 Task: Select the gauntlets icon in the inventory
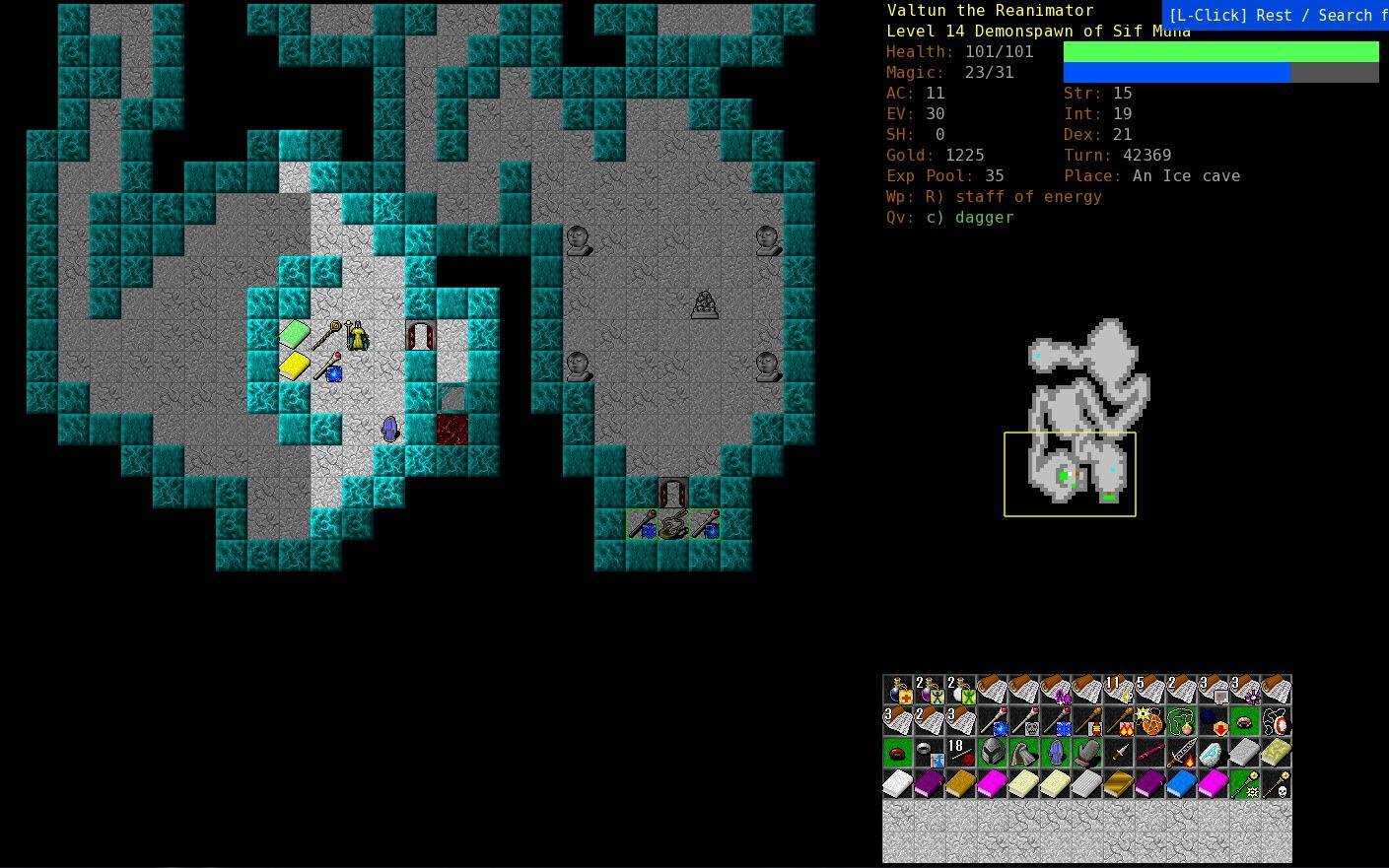[x=1086, y=754]
